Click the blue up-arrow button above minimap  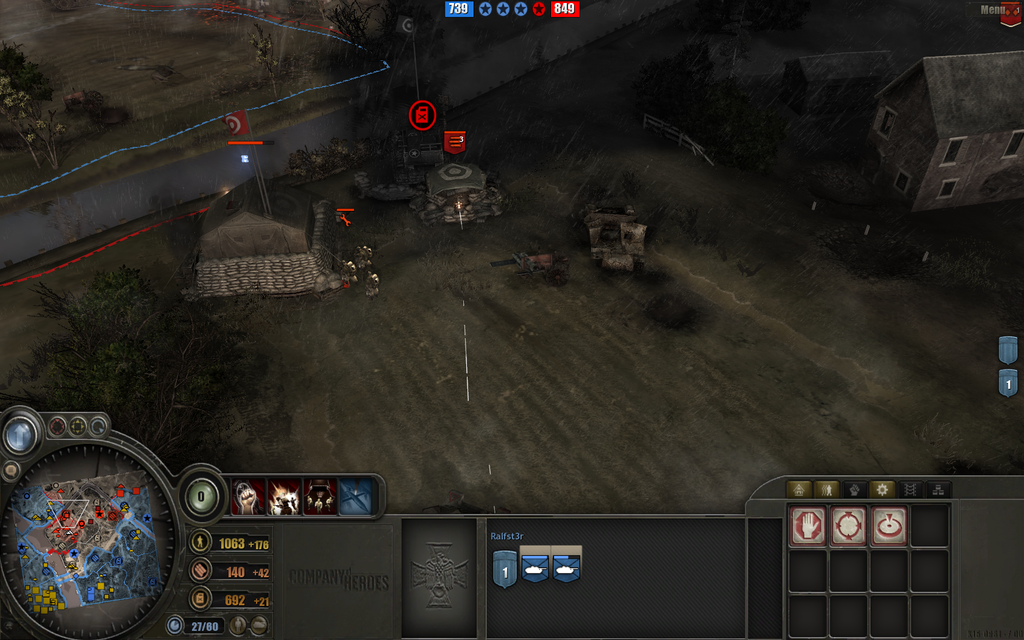click(19, 435)
